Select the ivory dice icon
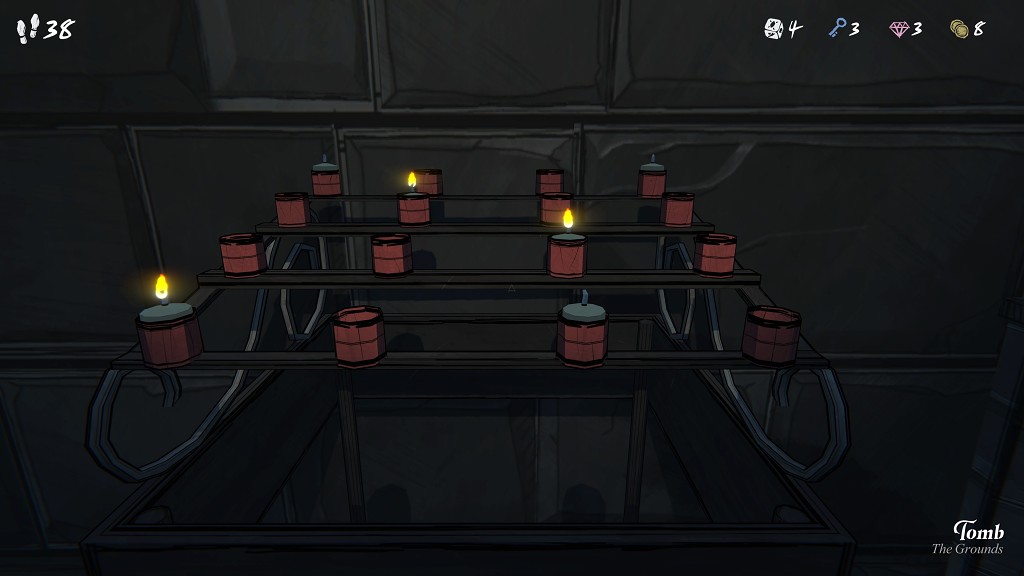1024x576 pixels. (x=774, y=29)
